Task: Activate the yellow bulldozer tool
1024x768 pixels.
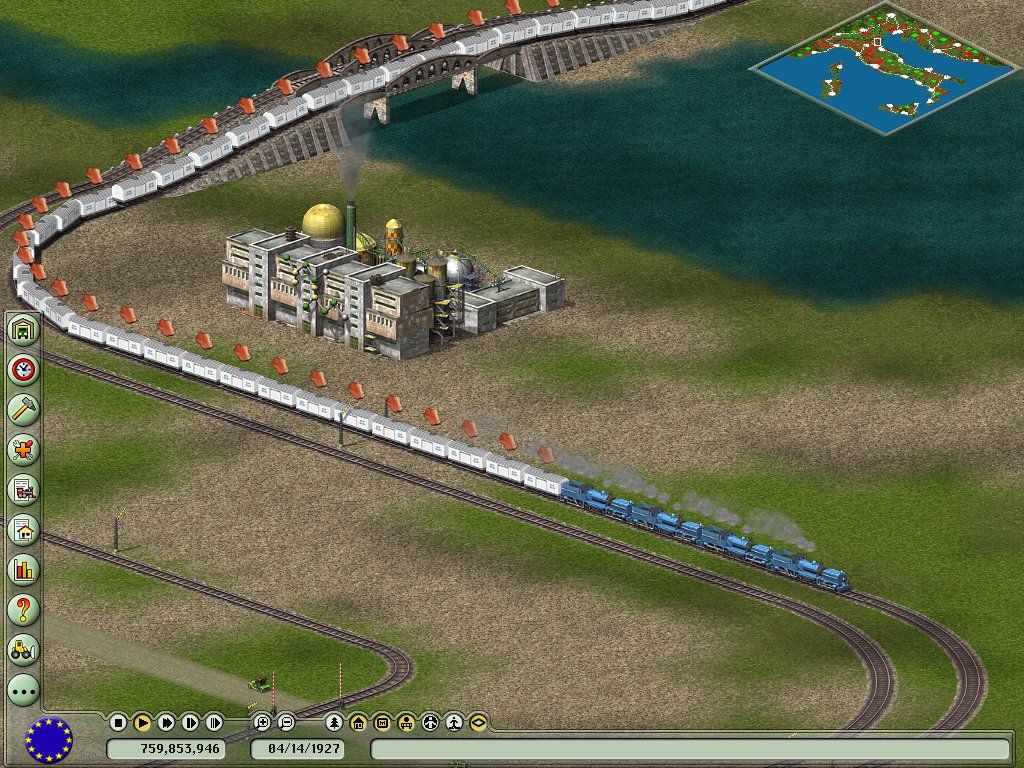Action: coord(23,648)
